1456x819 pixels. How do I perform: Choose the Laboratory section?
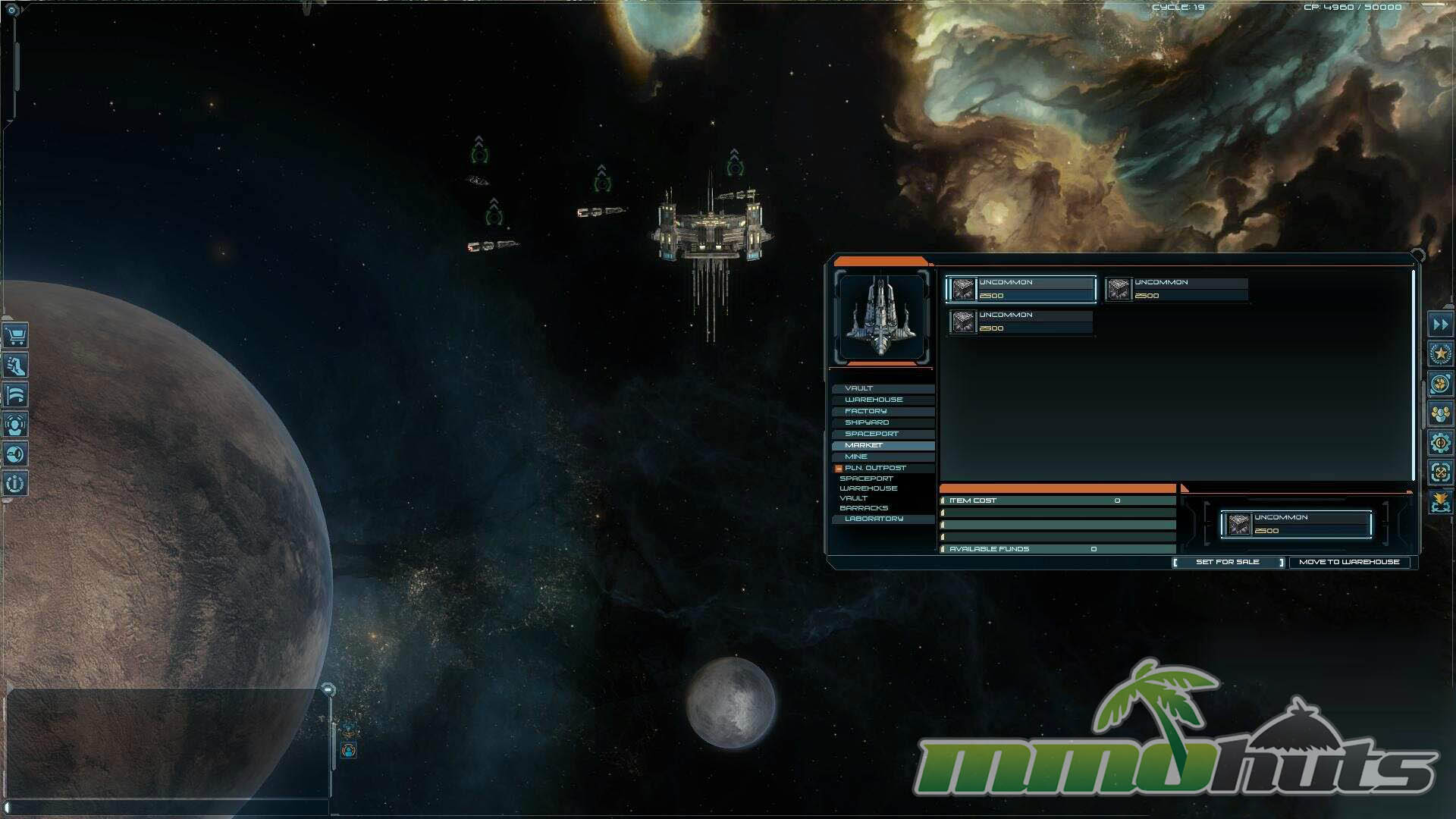(x=874, y=519)
